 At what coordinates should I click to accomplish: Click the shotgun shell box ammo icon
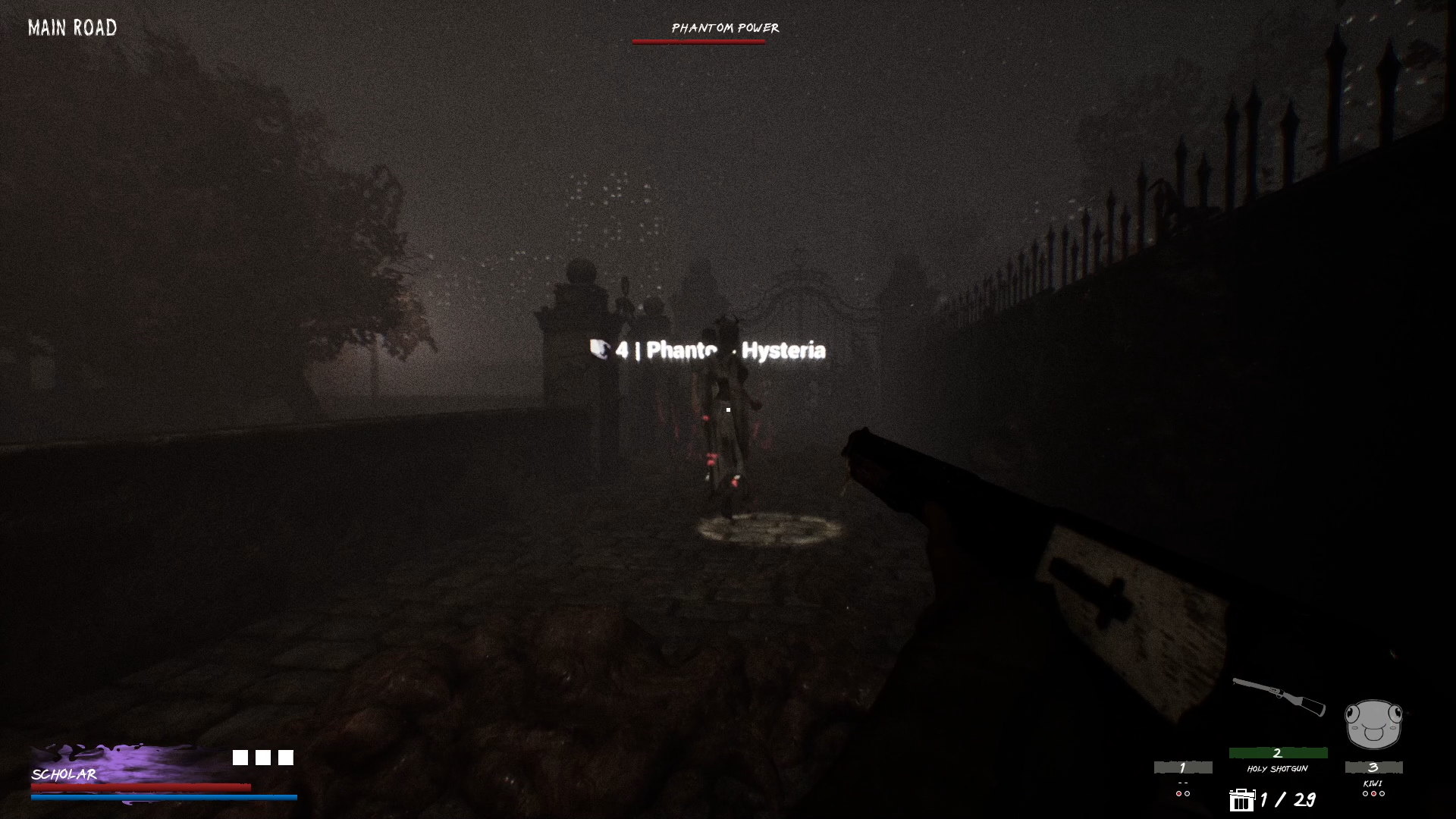(x=1243, y=800)
